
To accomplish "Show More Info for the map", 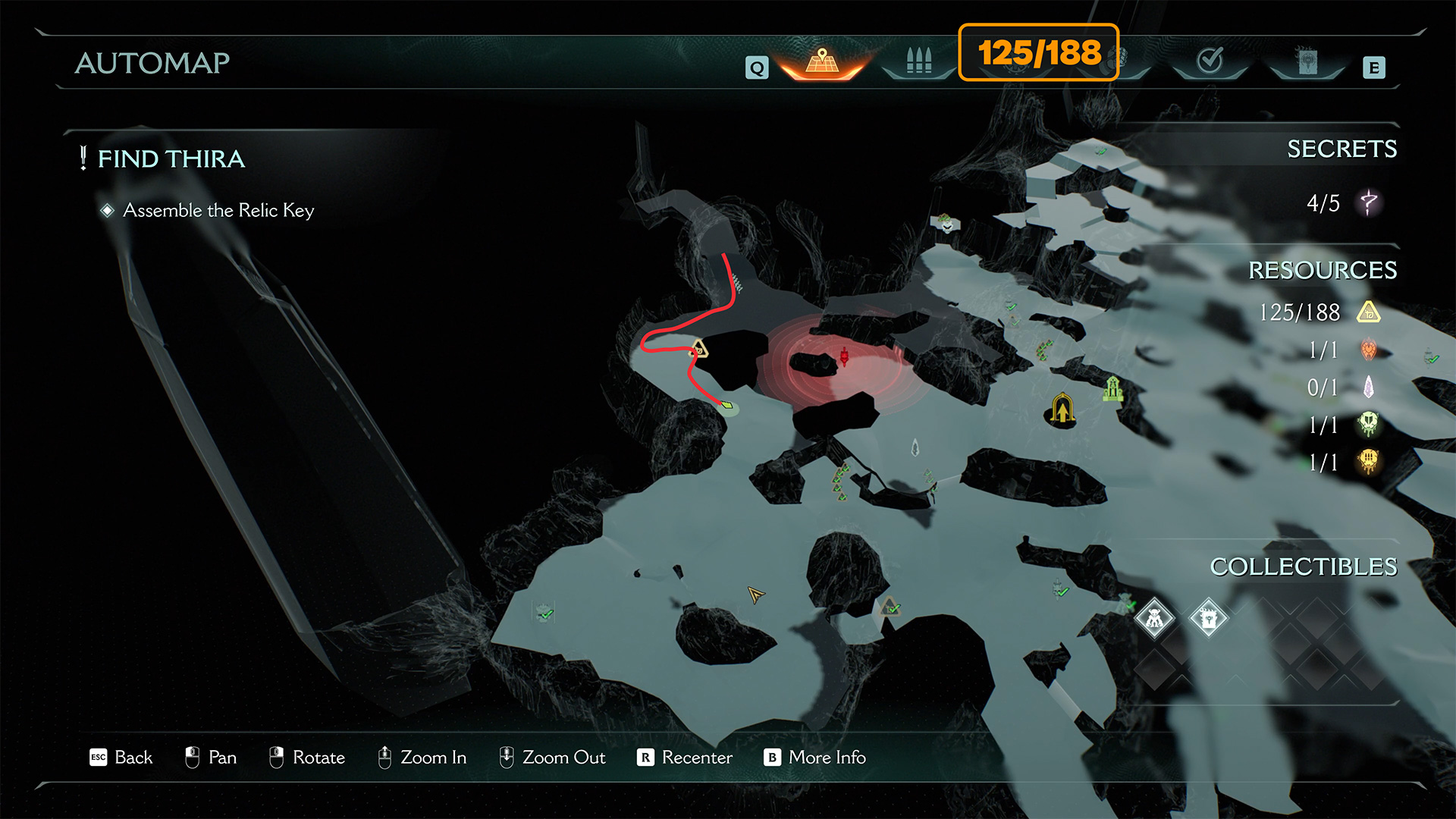I will tap(815, 758).
